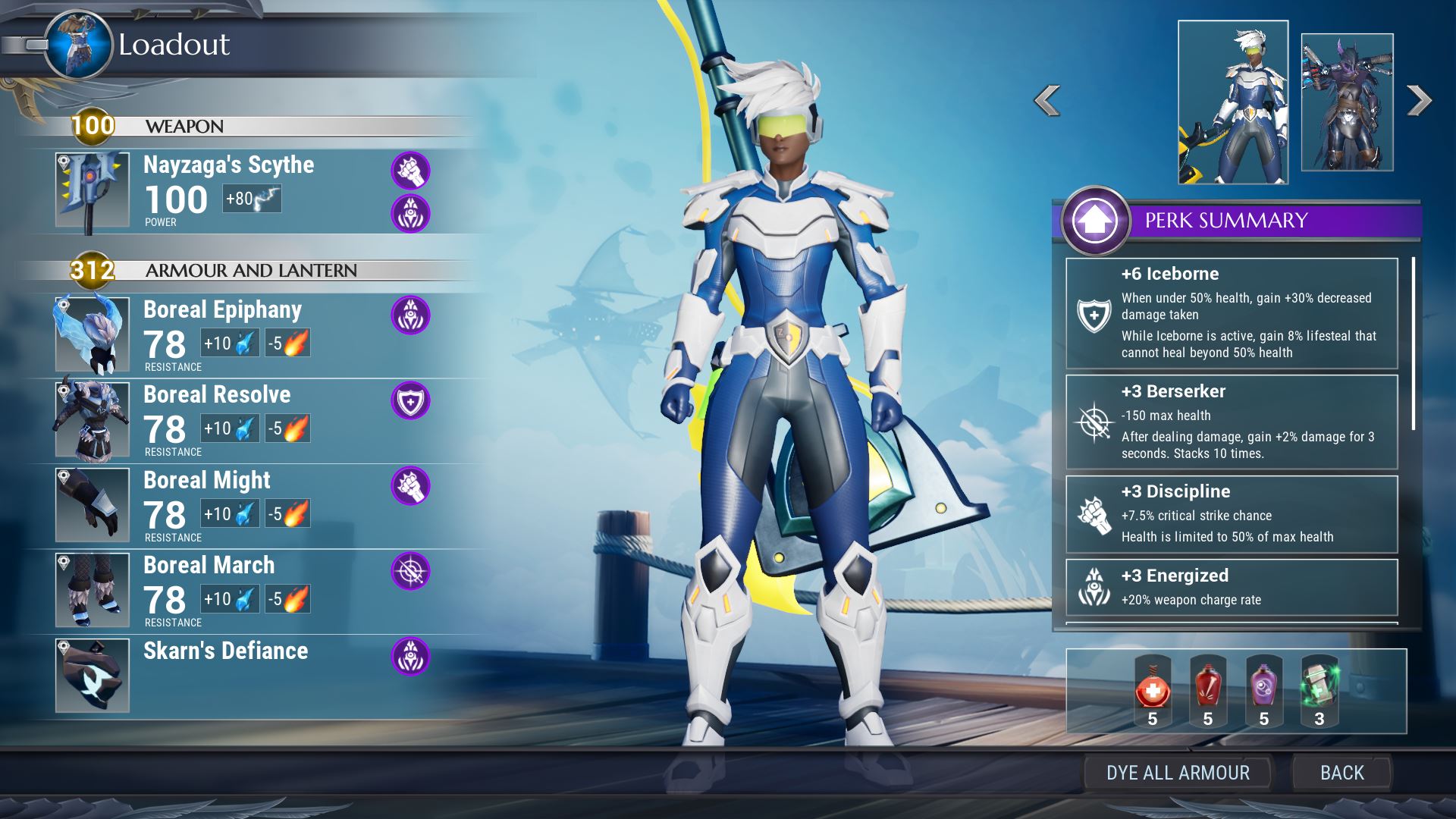Click the Perk Summary arrow emblem
Image resolution: width=1456 pixels, height=819 pixels.
[x=1095, y=221]
